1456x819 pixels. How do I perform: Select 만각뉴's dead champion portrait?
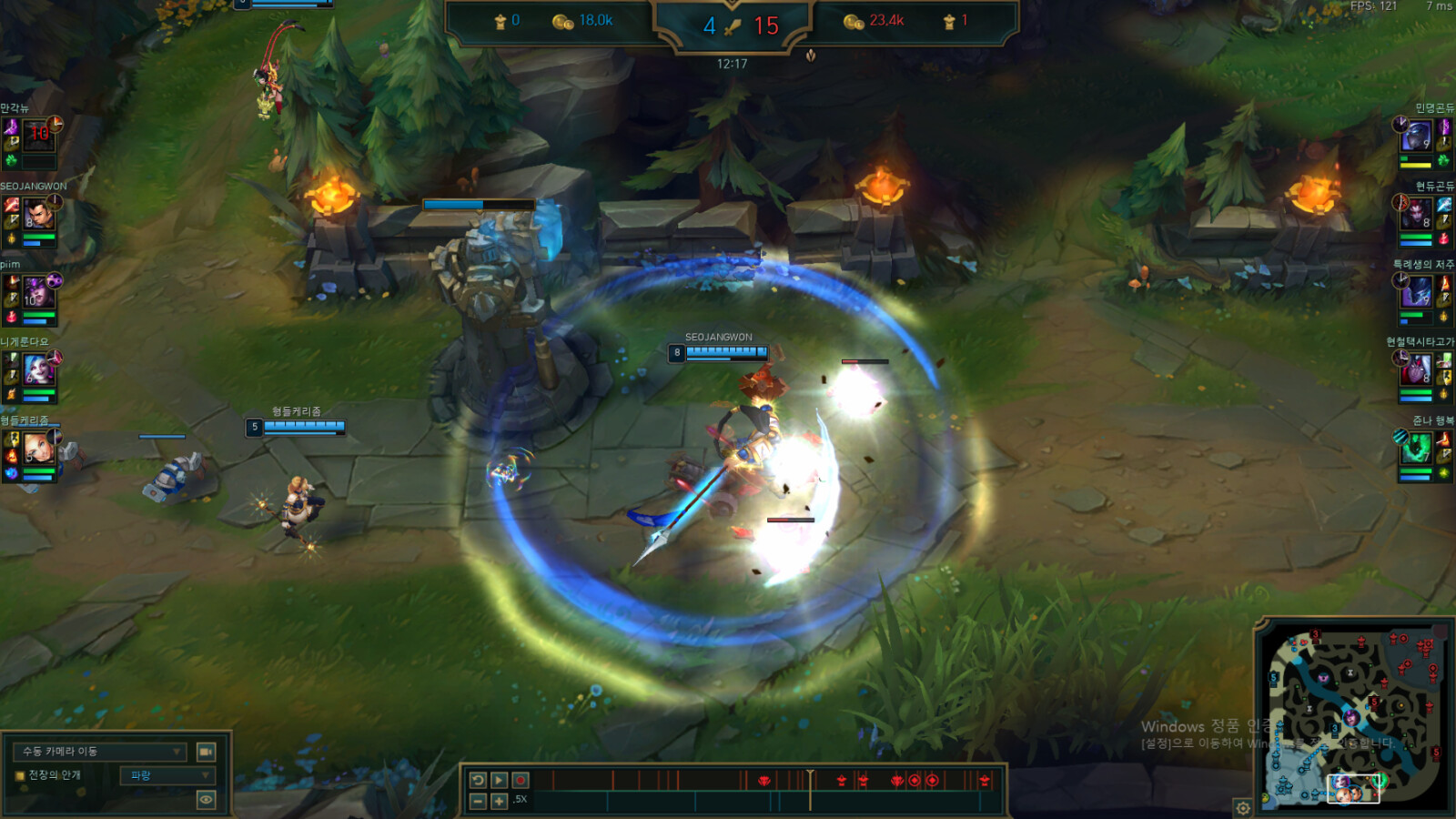(38, 136)
